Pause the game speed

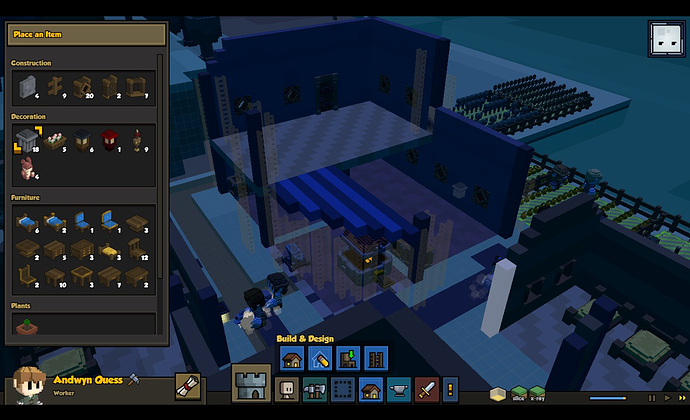(x=652, y=397)
